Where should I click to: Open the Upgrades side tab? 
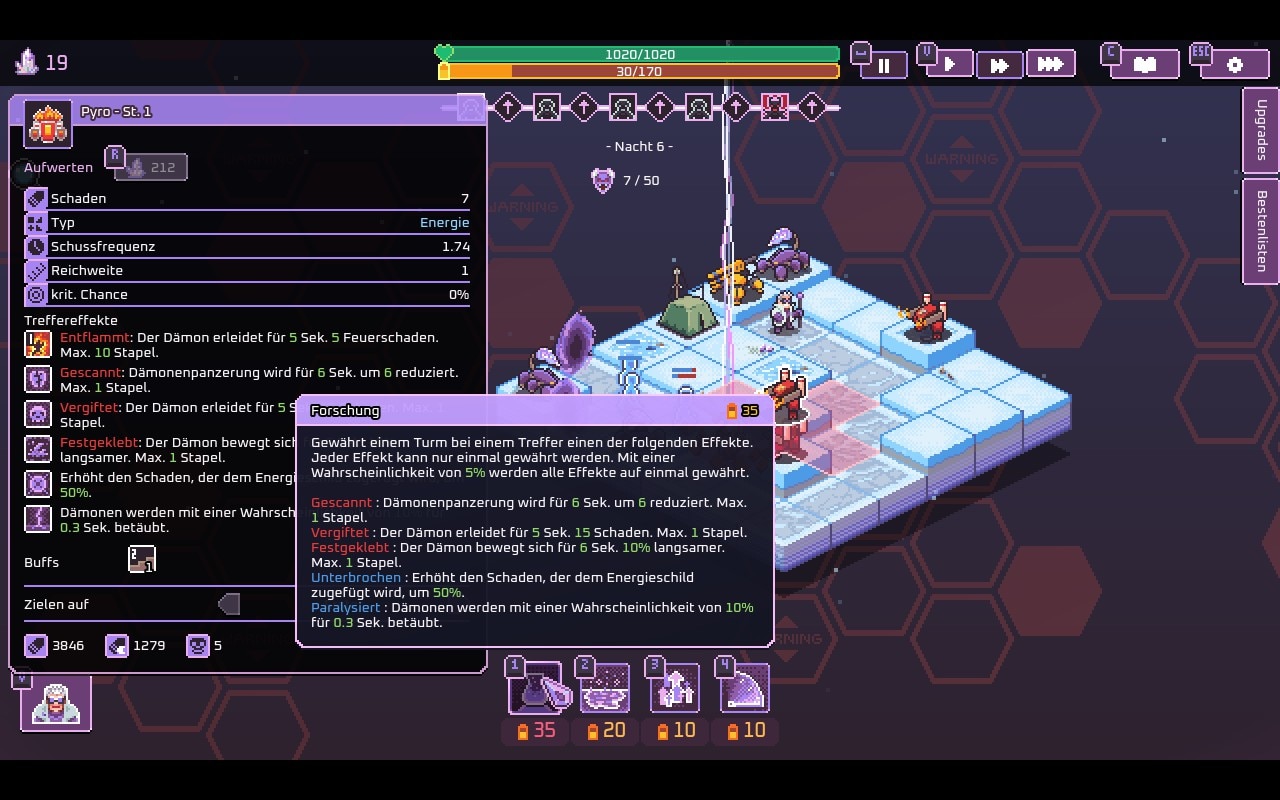point(1261,130)
